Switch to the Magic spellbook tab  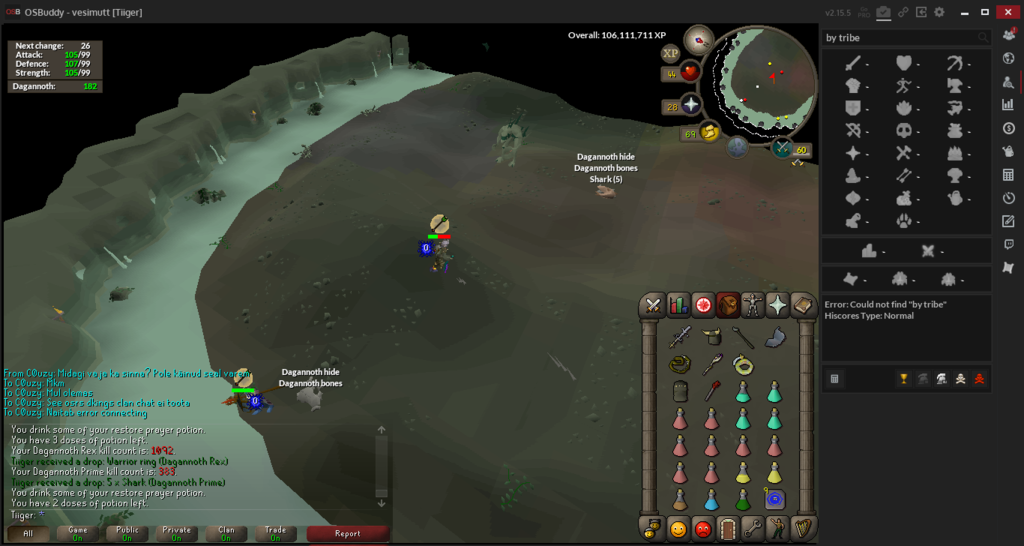click(802, 305)
